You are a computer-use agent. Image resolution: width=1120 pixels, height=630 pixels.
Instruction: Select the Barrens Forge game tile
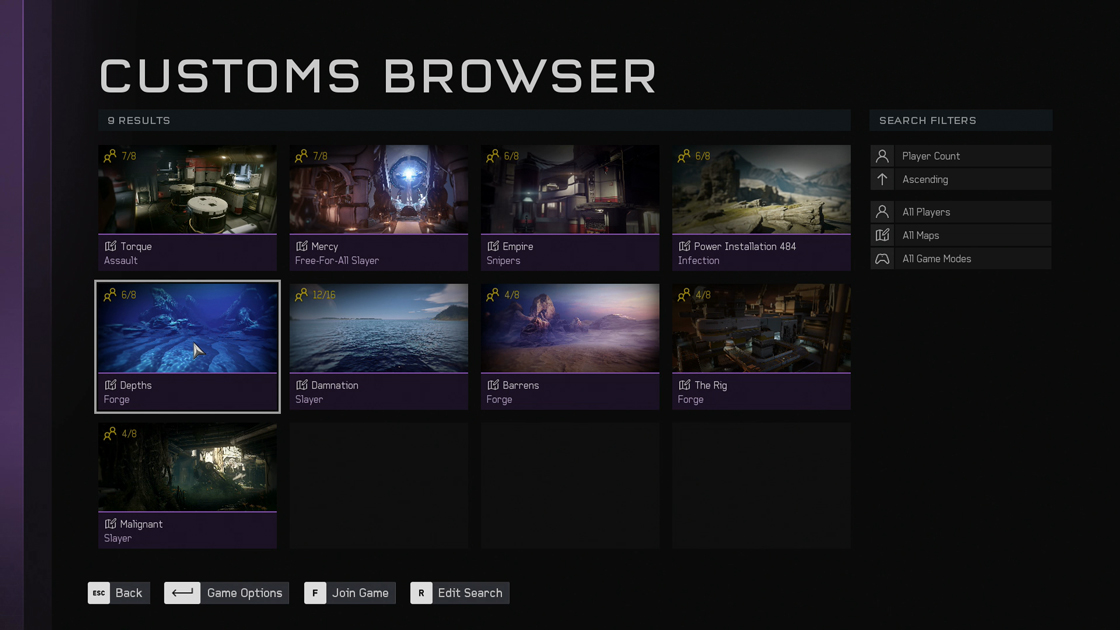point(569,346)
